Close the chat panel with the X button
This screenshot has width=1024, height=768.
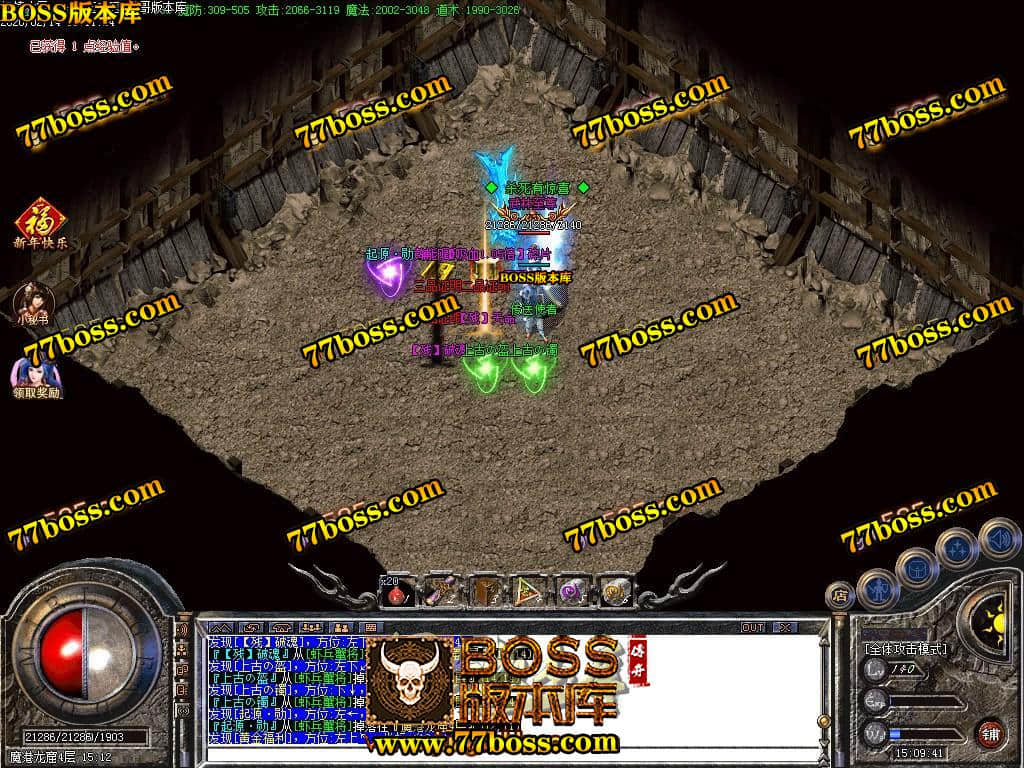[785, 627]
